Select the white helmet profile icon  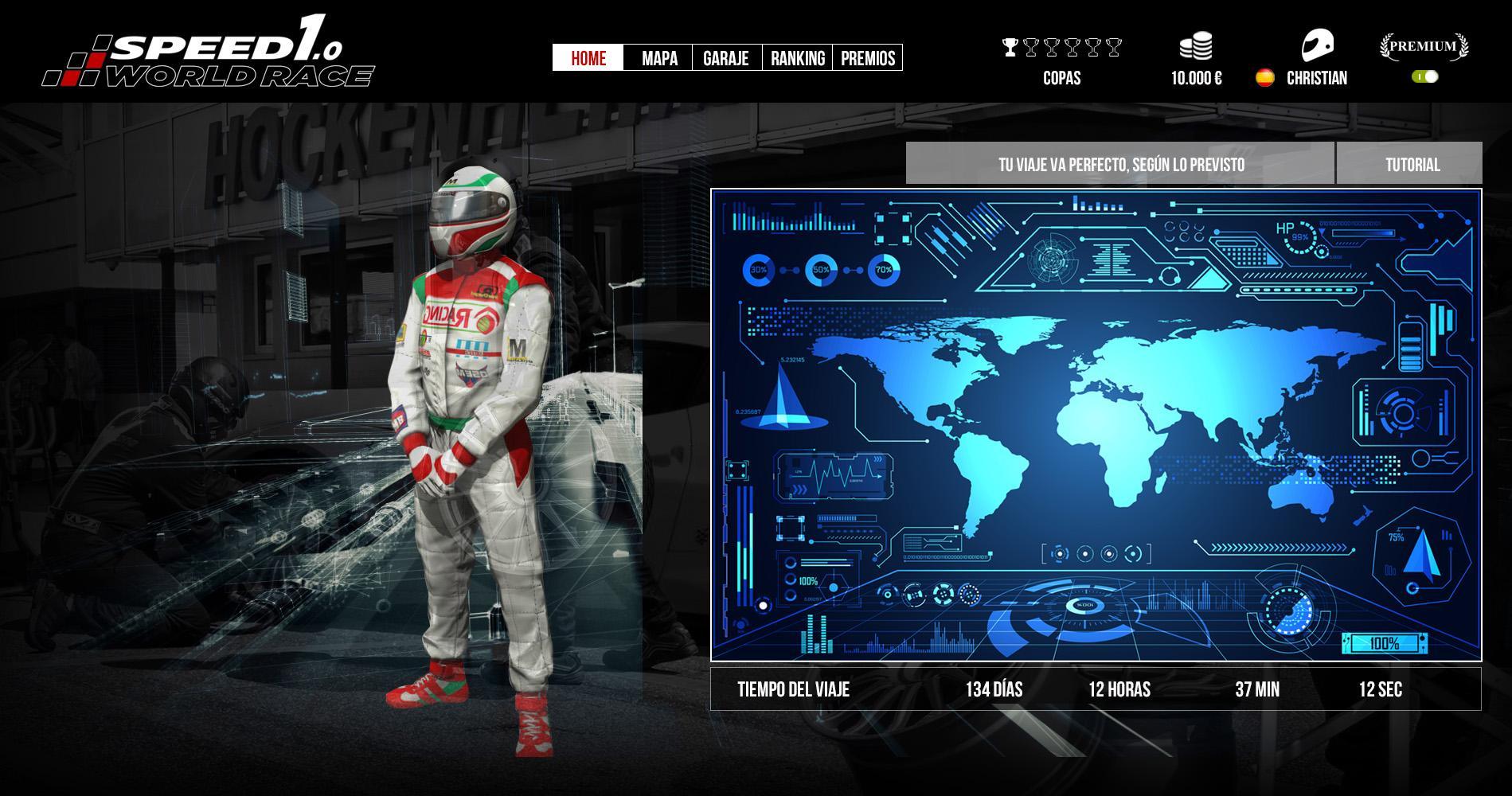click(1317, 45)
